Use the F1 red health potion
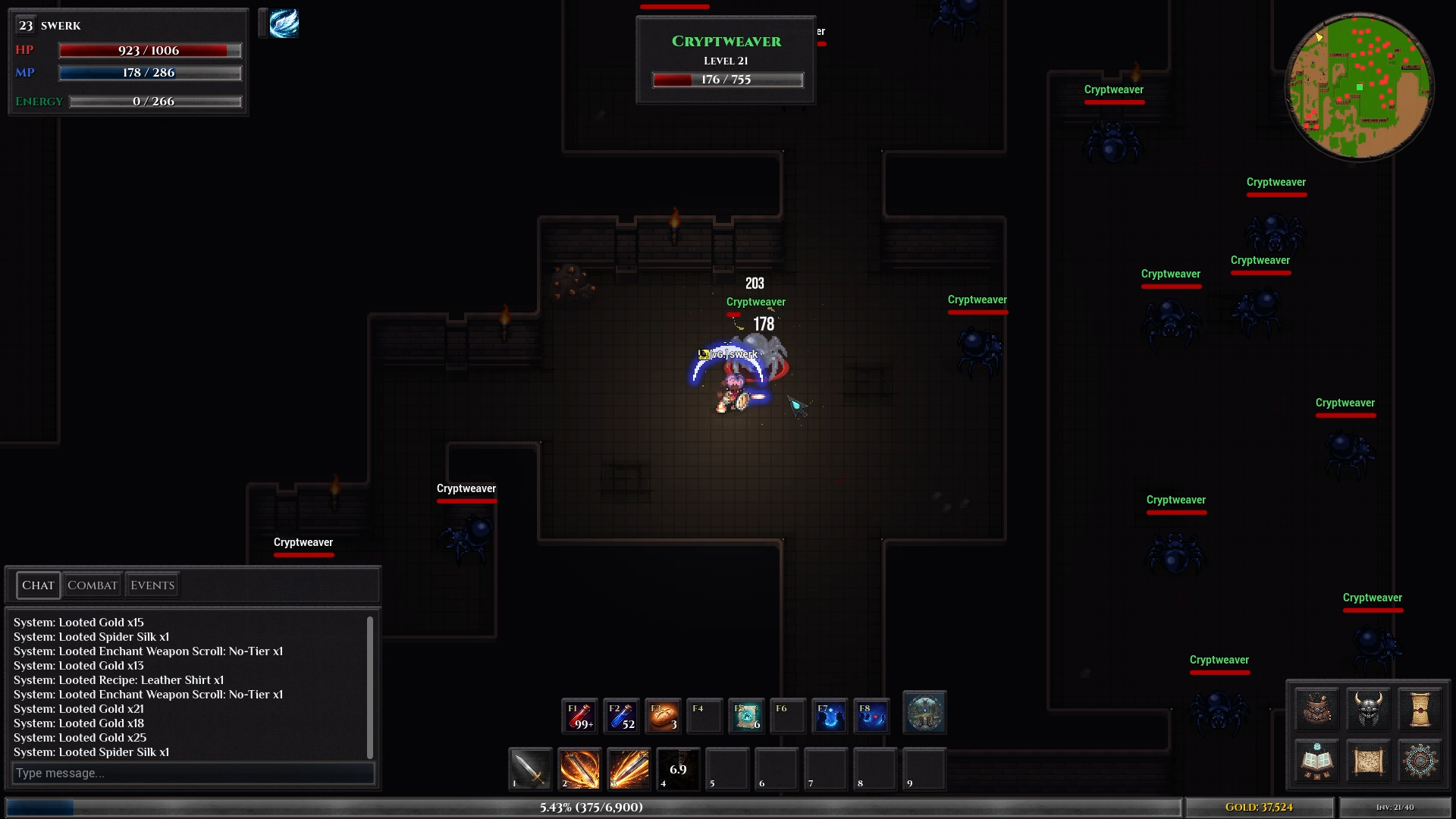 coord(579,716)
